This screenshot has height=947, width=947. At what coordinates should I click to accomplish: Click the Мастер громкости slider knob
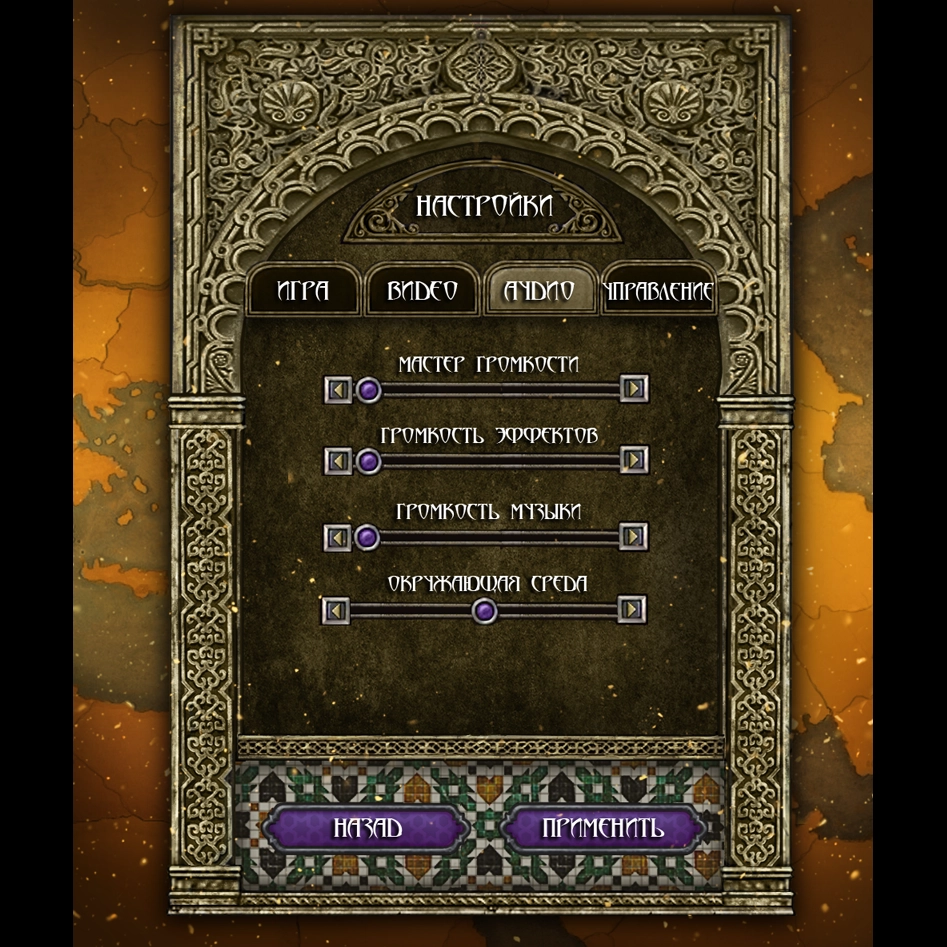pos(369,389)
